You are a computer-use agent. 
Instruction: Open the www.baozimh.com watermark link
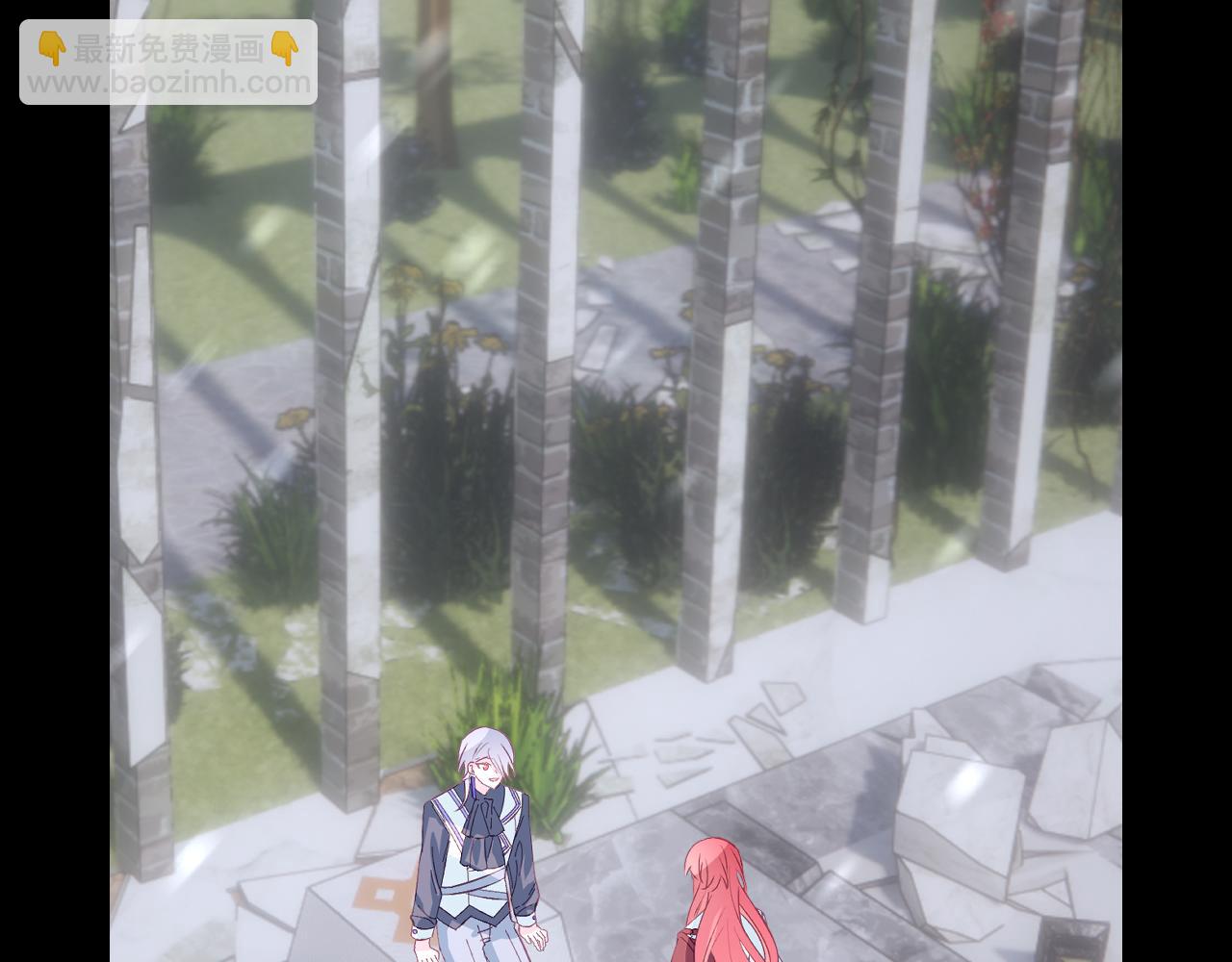point(168,83)
